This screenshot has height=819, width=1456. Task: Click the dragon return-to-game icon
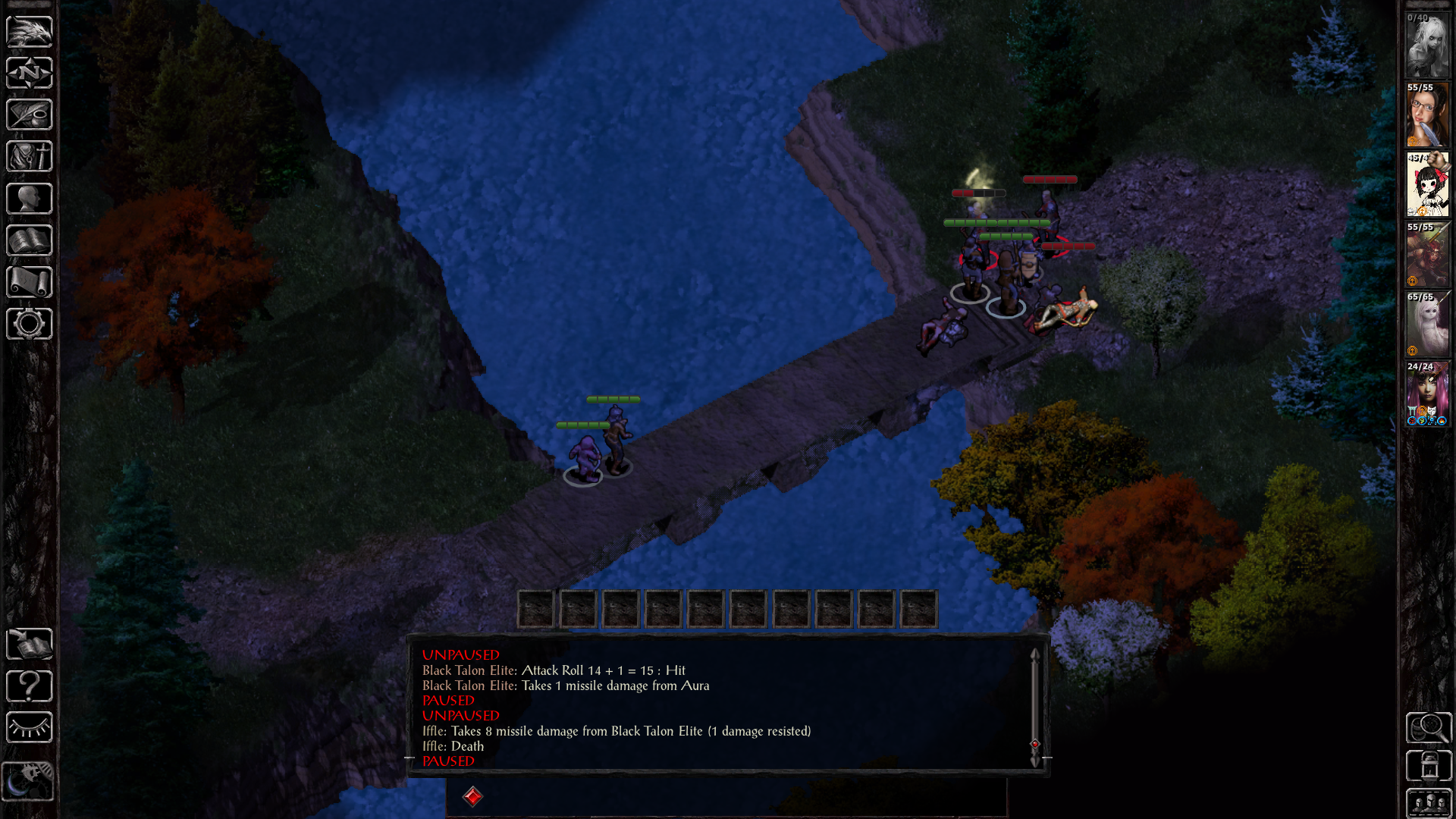29,32
